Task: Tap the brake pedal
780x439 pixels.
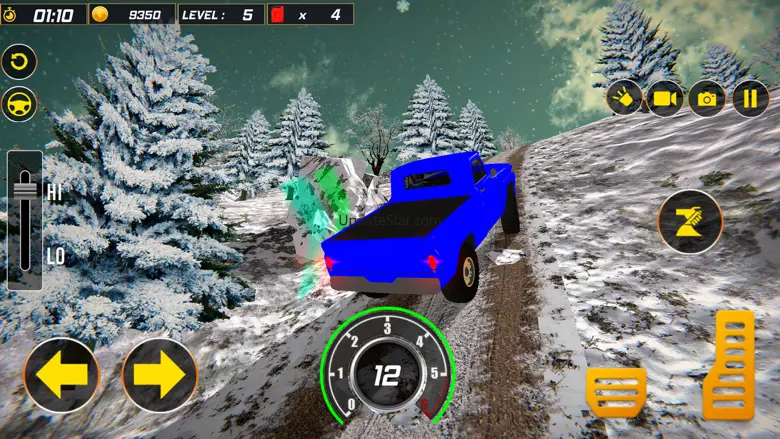Action: [616, 392]
